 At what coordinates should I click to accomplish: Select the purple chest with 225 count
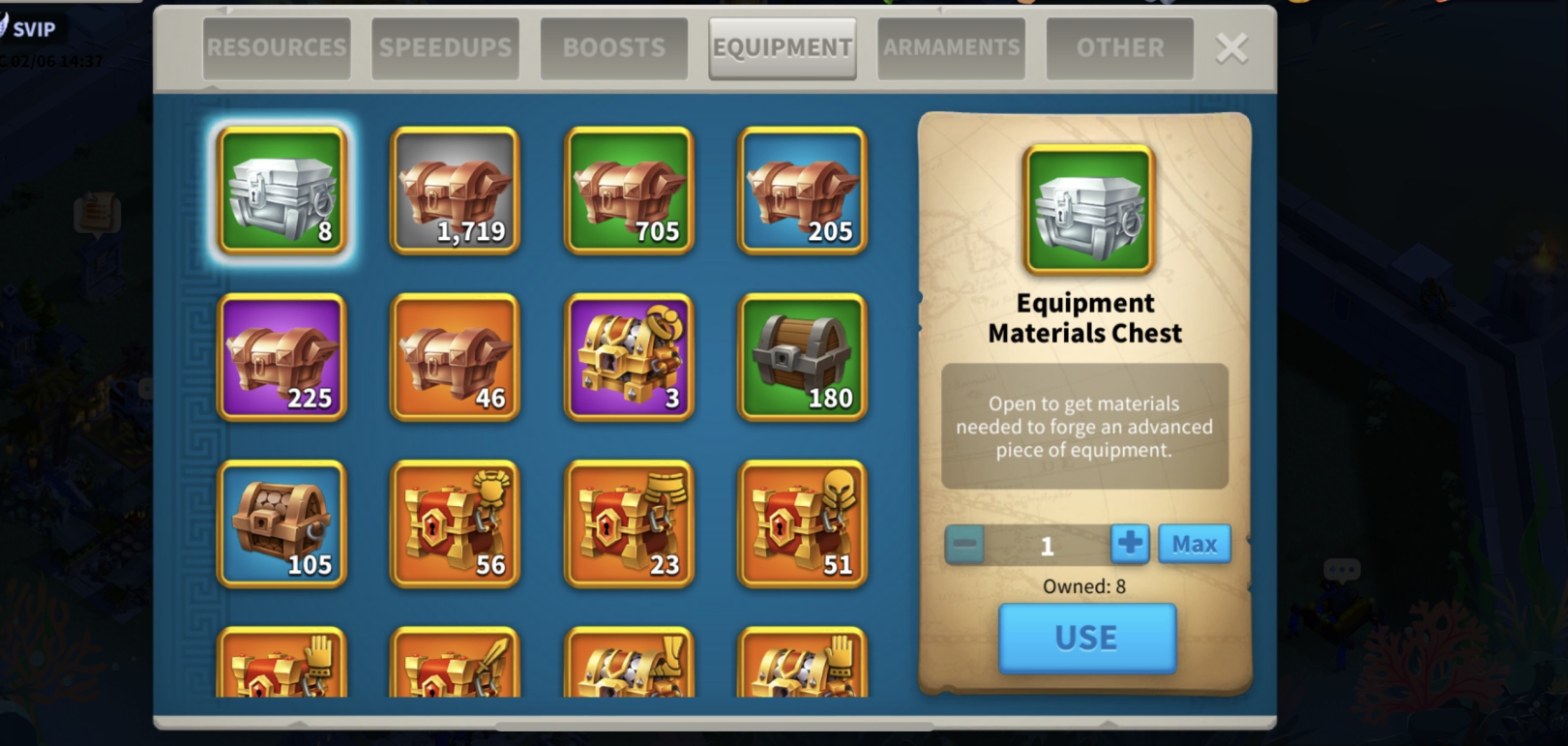coord(281,357)
